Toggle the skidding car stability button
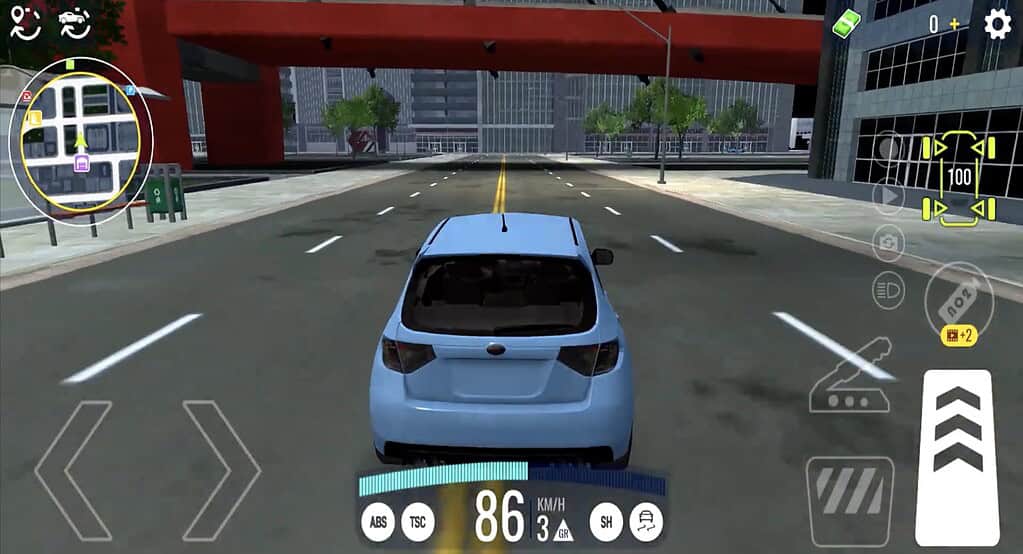This screenshot has width=1023, height=554. 647,521
